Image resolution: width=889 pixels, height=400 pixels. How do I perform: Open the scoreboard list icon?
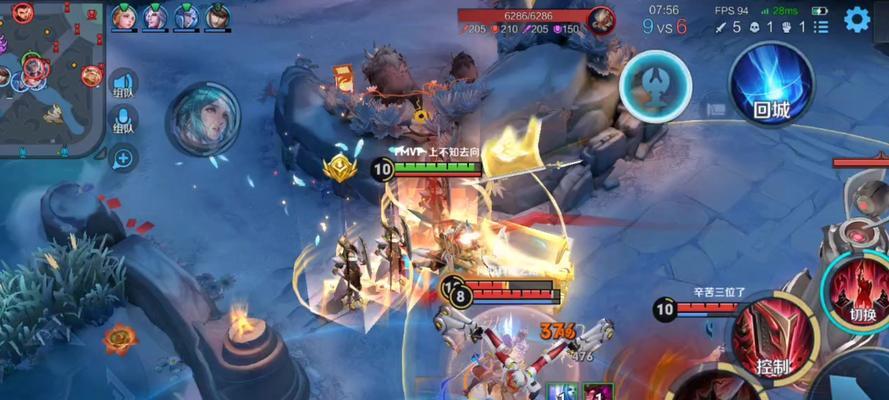click(821, 27)
